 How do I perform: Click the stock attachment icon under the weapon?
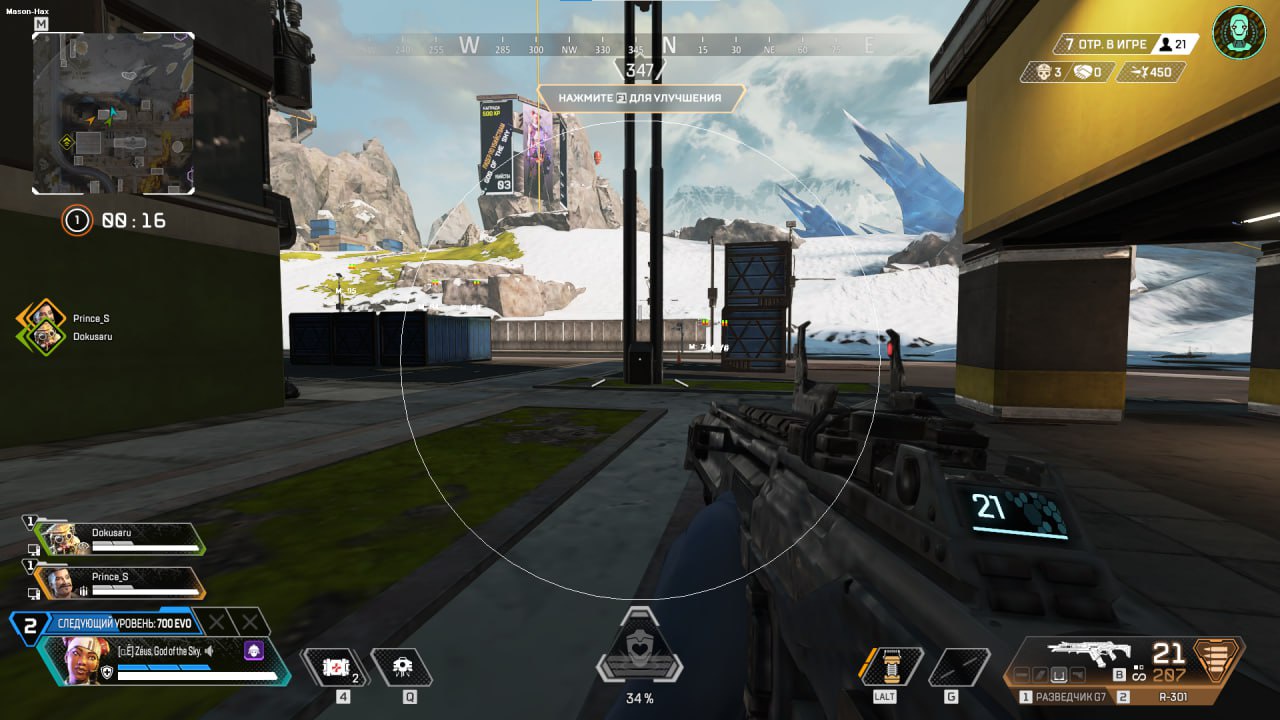(1077, 675)
